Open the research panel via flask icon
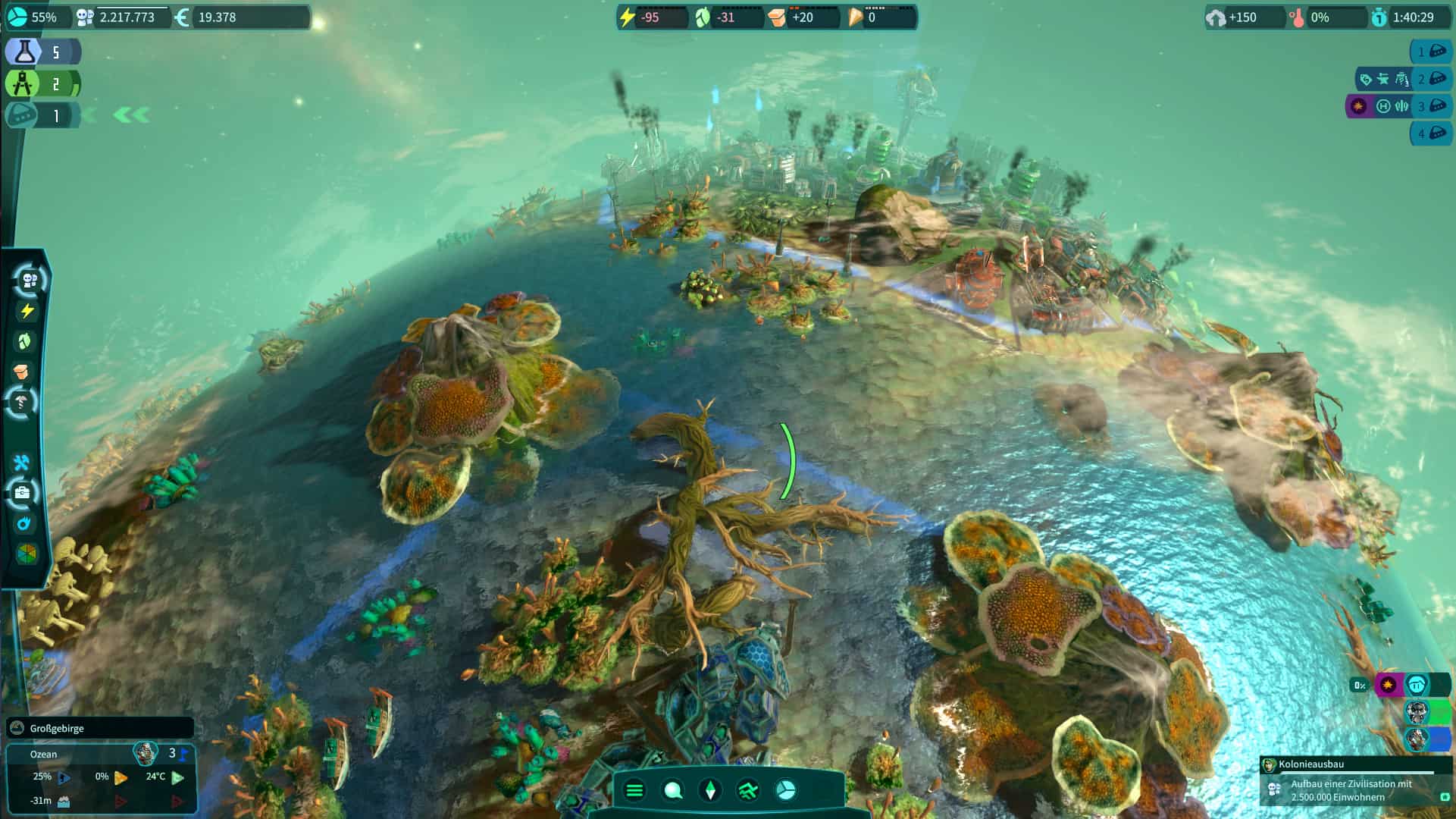Image resolution: width=1456 pixels, height=819 pixels. [23, 52]
